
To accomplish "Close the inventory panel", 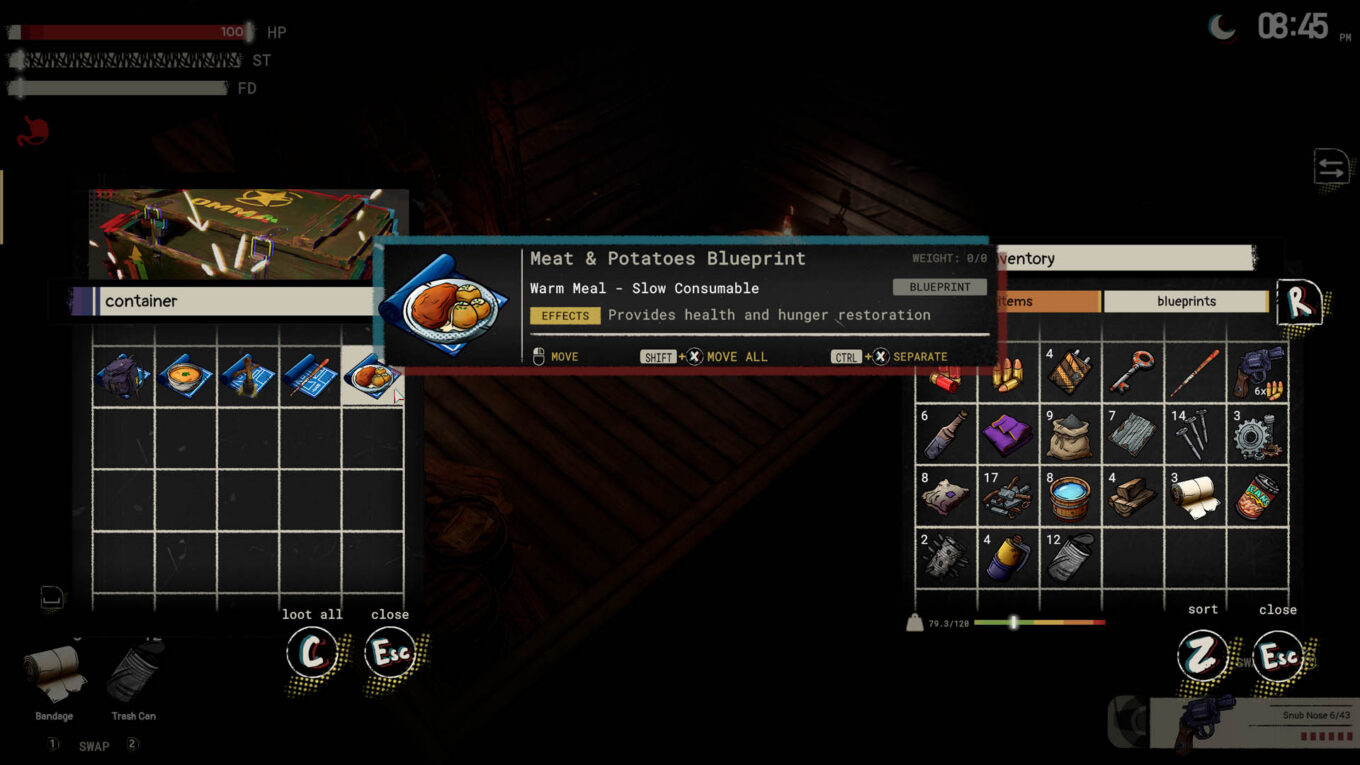I will click(x=1278, y=655).
